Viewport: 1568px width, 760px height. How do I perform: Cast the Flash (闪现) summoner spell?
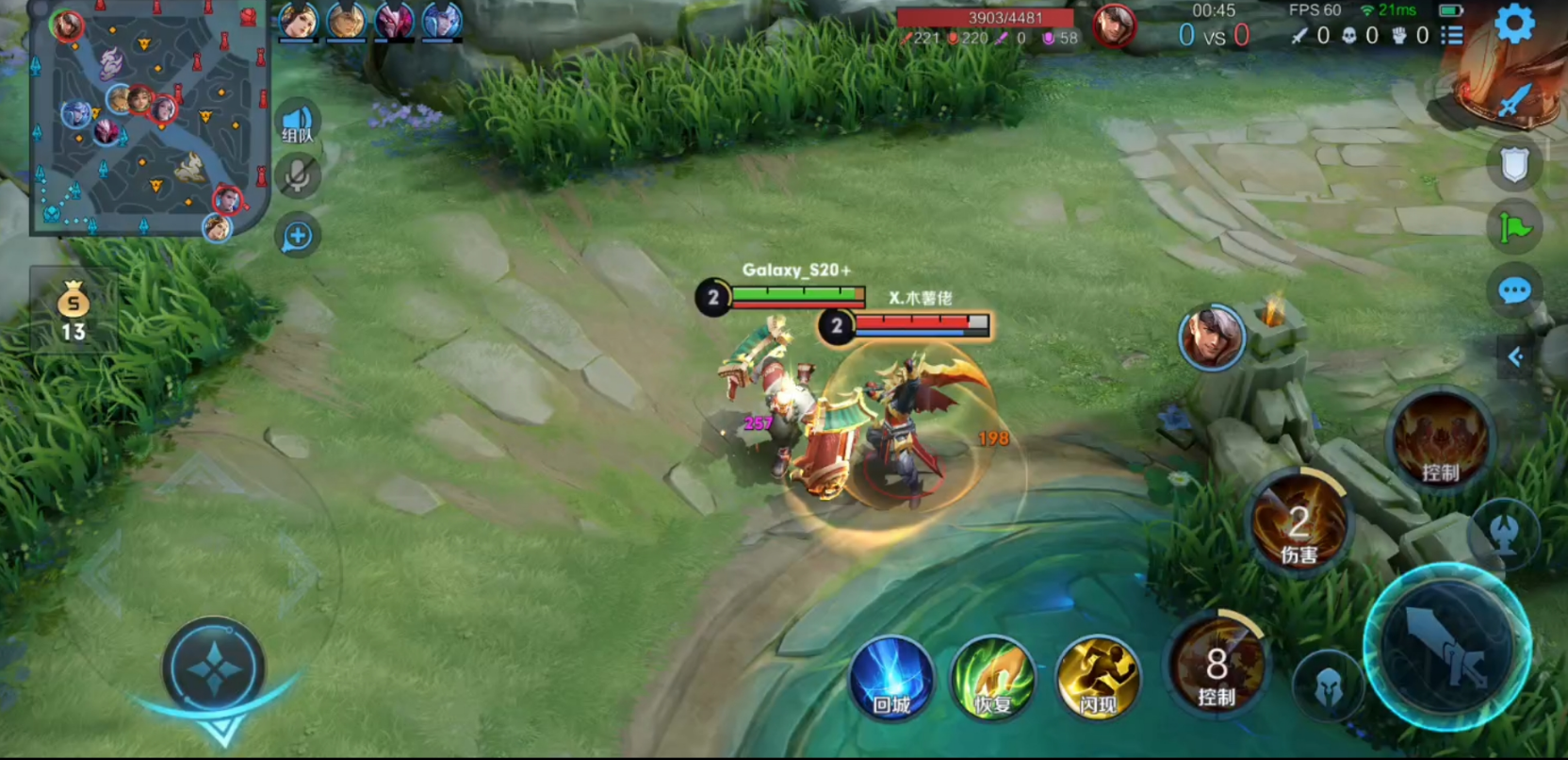tap(1098, 678)
